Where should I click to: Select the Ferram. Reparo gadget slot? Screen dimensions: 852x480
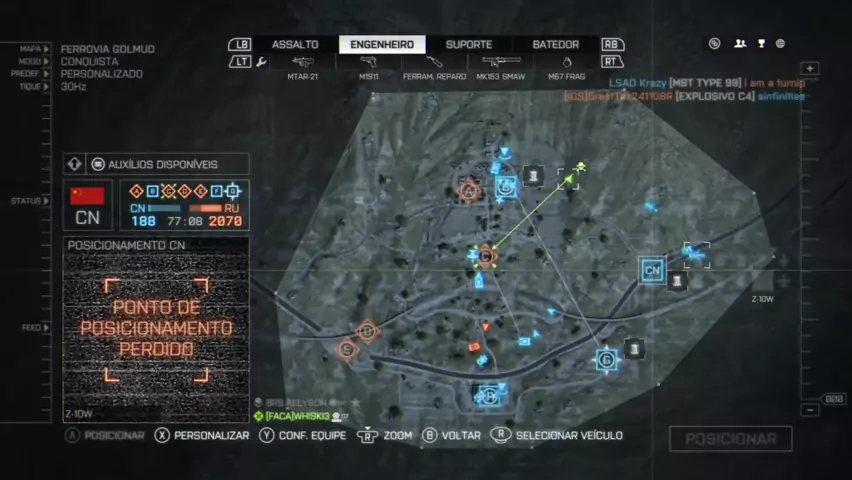(436, 67)
